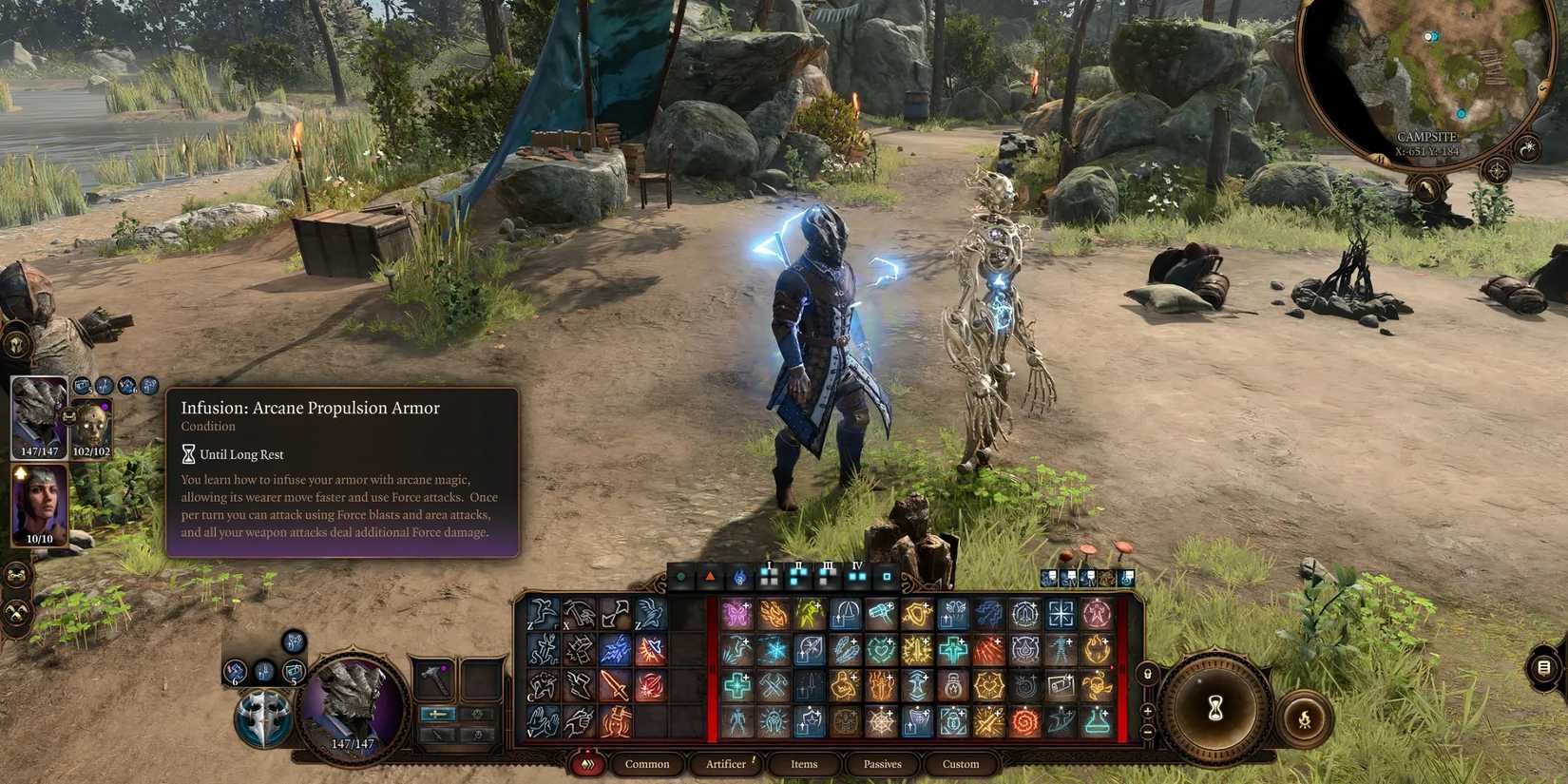
Task: Select the dragonborn party portrait
Action: click(x=39, y=416)
